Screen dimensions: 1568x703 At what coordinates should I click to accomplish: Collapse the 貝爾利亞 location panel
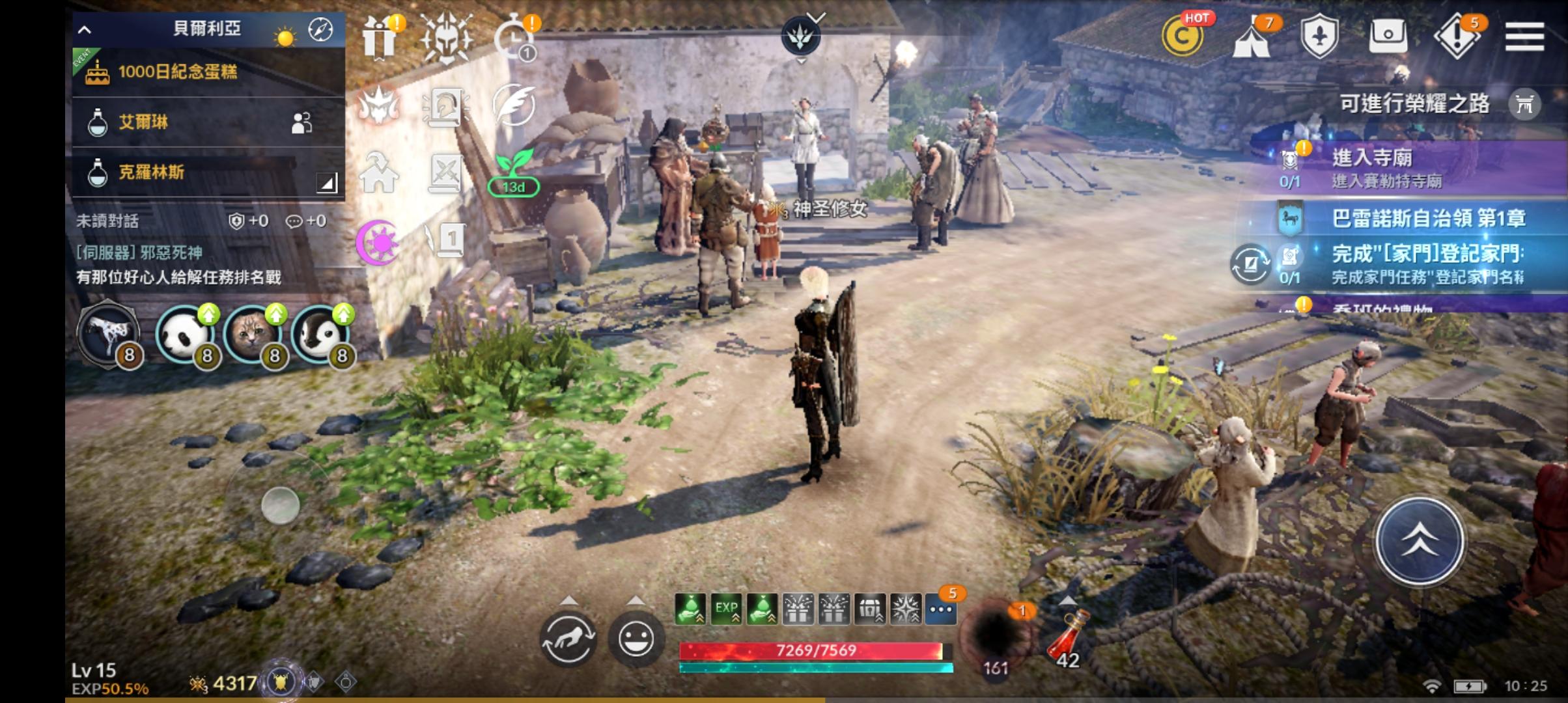click(85, 29)
